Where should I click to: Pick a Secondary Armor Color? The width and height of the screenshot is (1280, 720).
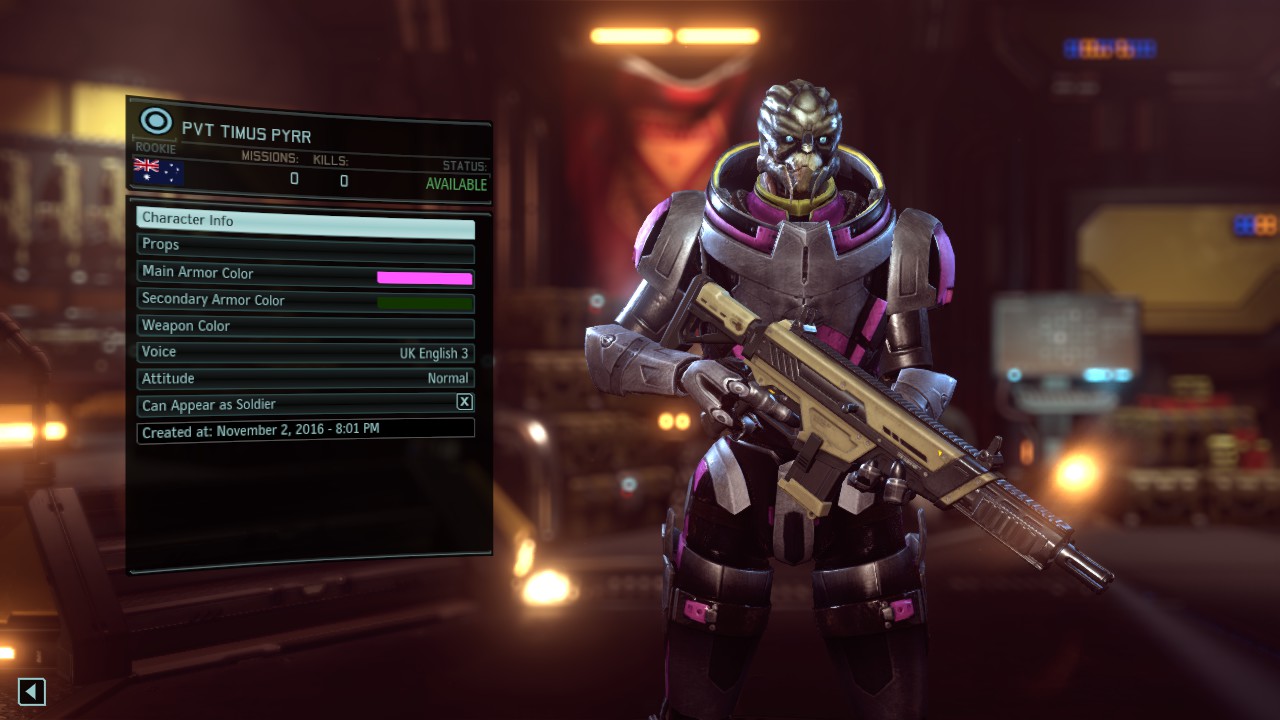pos(305,301)
